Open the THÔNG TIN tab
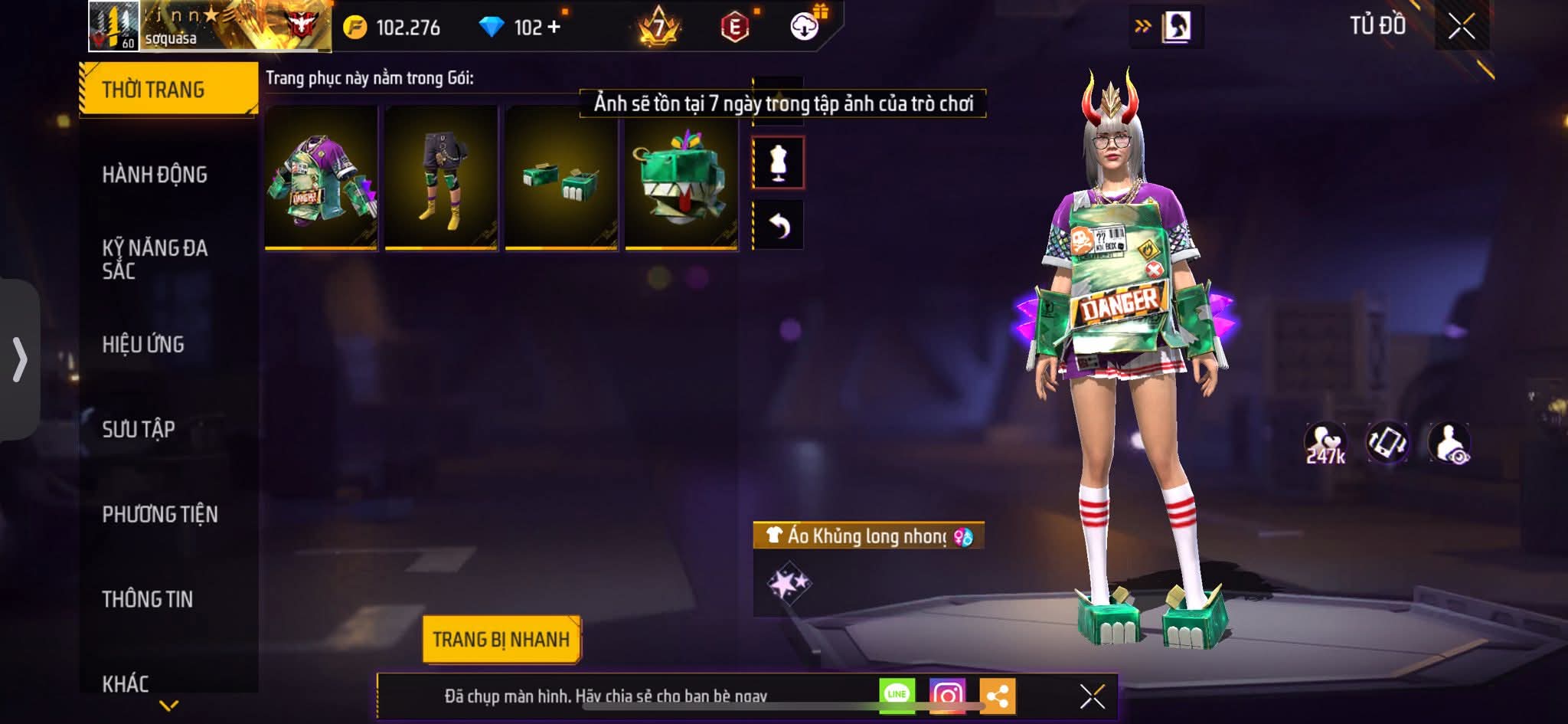 click(148, 599)
